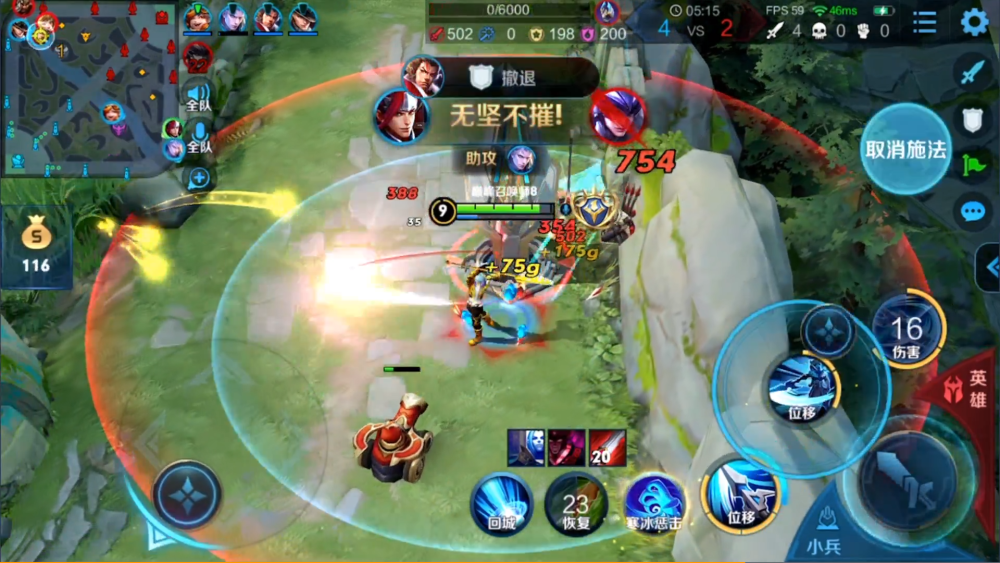Viewport: 1000px width, 563px height.
Task: Expand the side panel arrow tab
Action: pos(990,267)
